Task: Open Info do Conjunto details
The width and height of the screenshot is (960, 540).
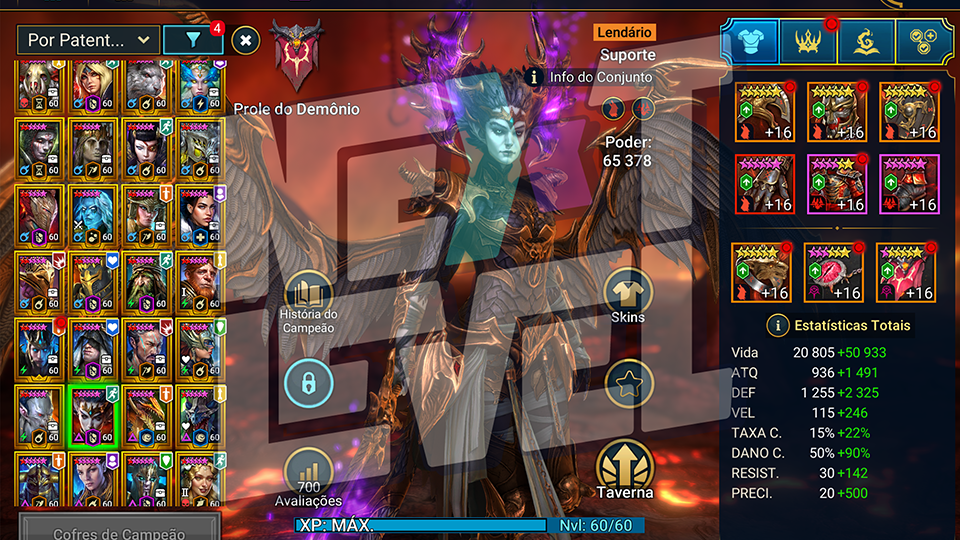Action: tap(590, 76)
